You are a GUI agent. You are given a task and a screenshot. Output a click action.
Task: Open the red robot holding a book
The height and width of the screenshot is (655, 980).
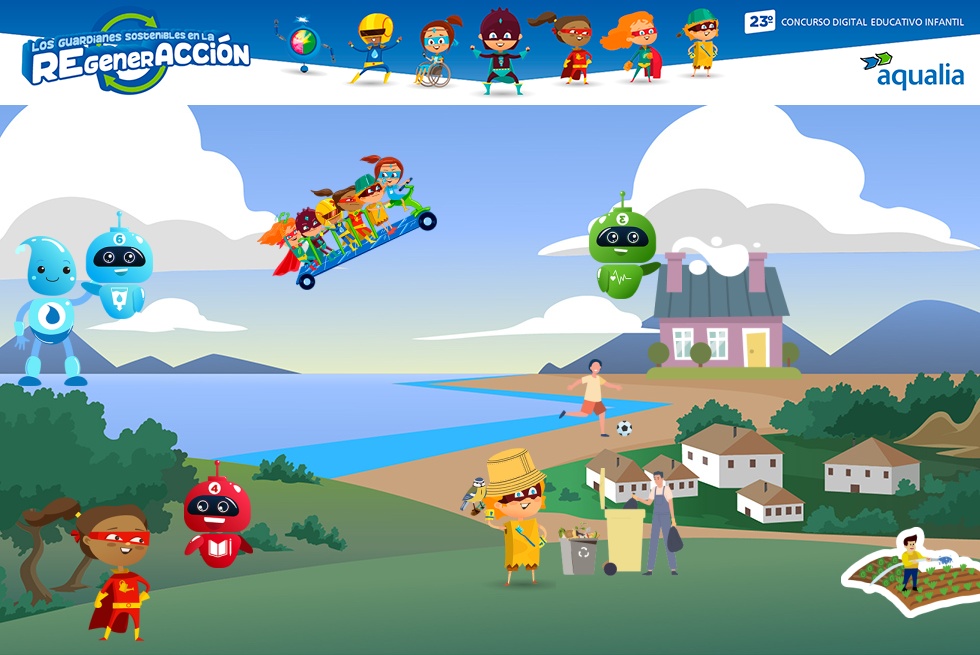coord(217,520)
